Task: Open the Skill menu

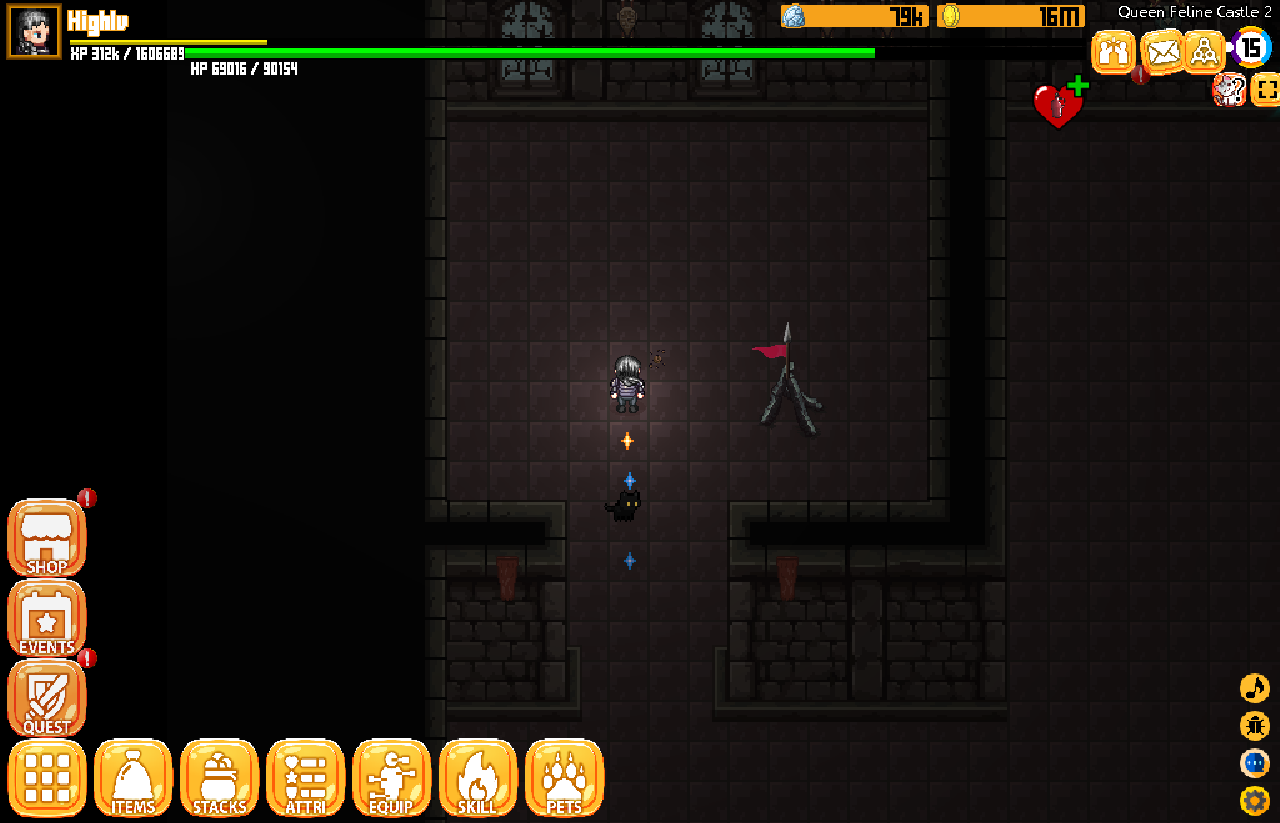Action: (477, 778)
